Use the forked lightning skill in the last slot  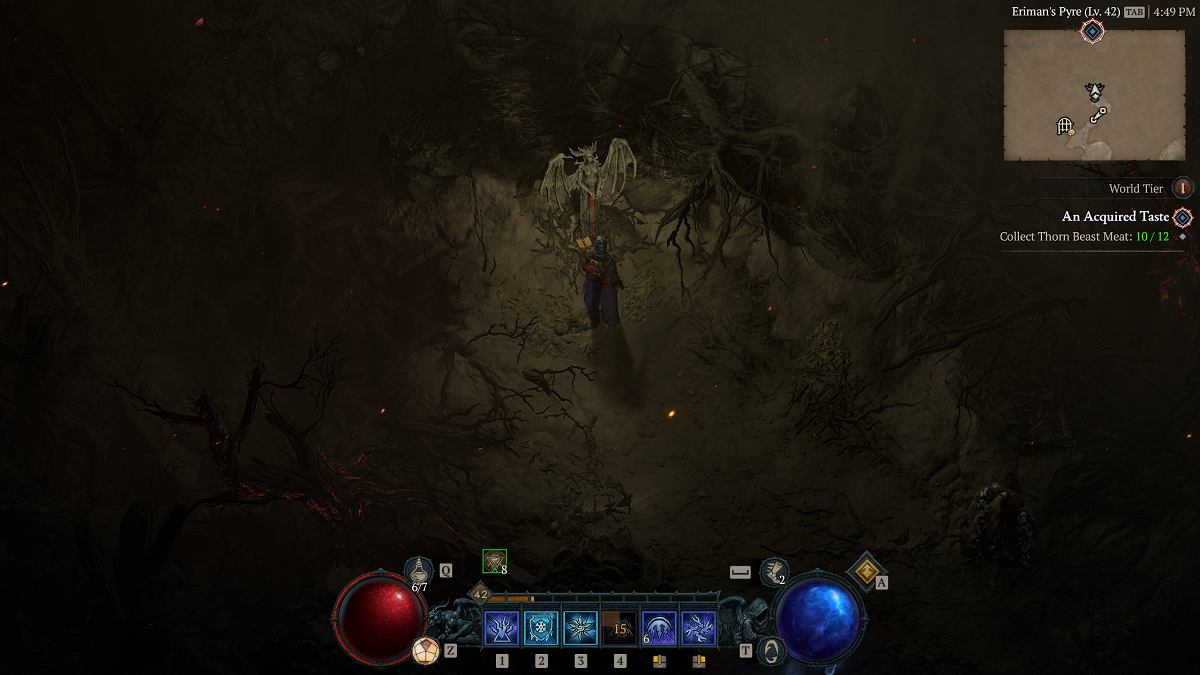pyautogui.click(x=698, y=629)
